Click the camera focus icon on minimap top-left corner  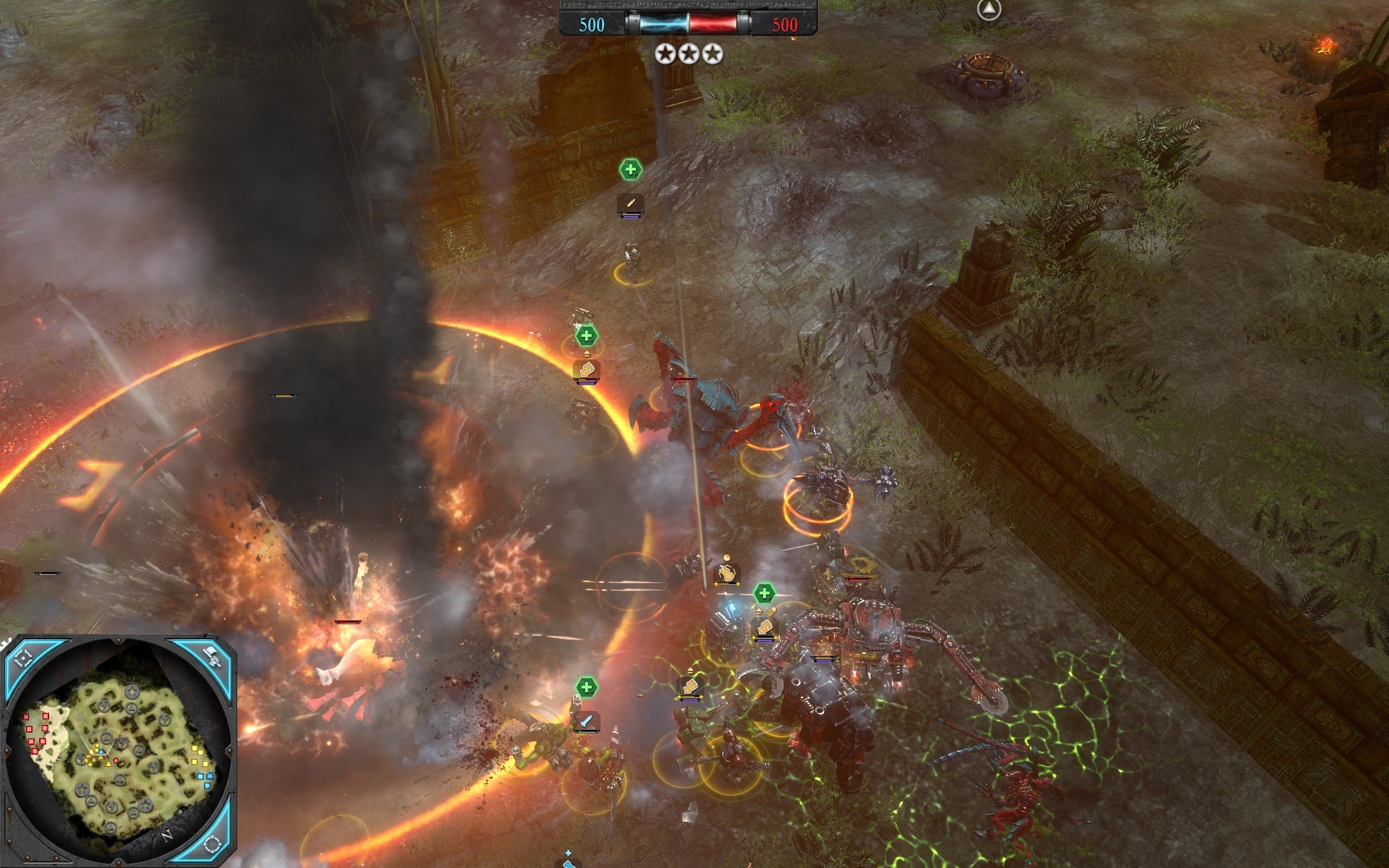(x=24, y=658)
